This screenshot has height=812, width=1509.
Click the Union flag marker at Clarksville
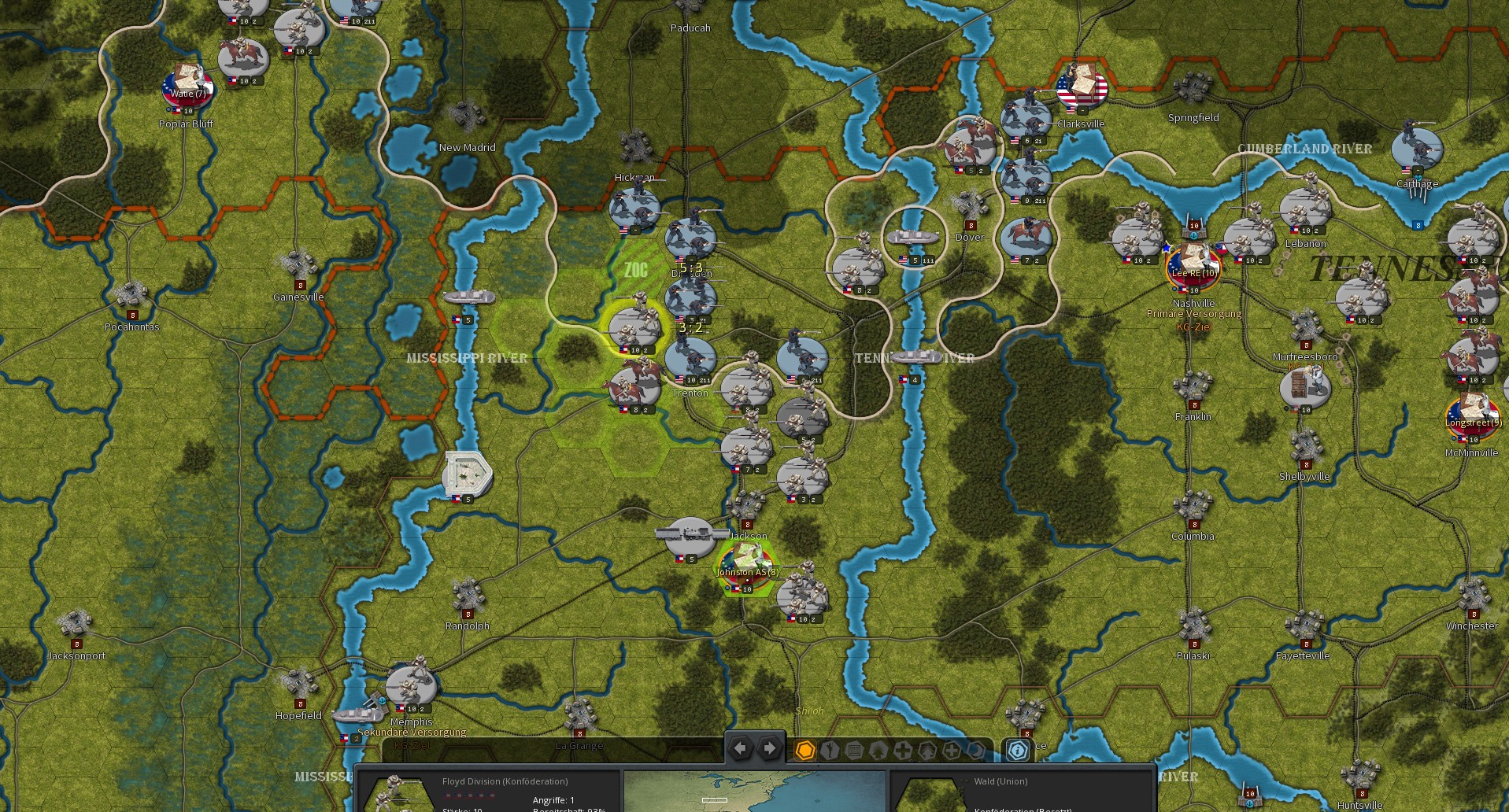(x=1082, y=89)
